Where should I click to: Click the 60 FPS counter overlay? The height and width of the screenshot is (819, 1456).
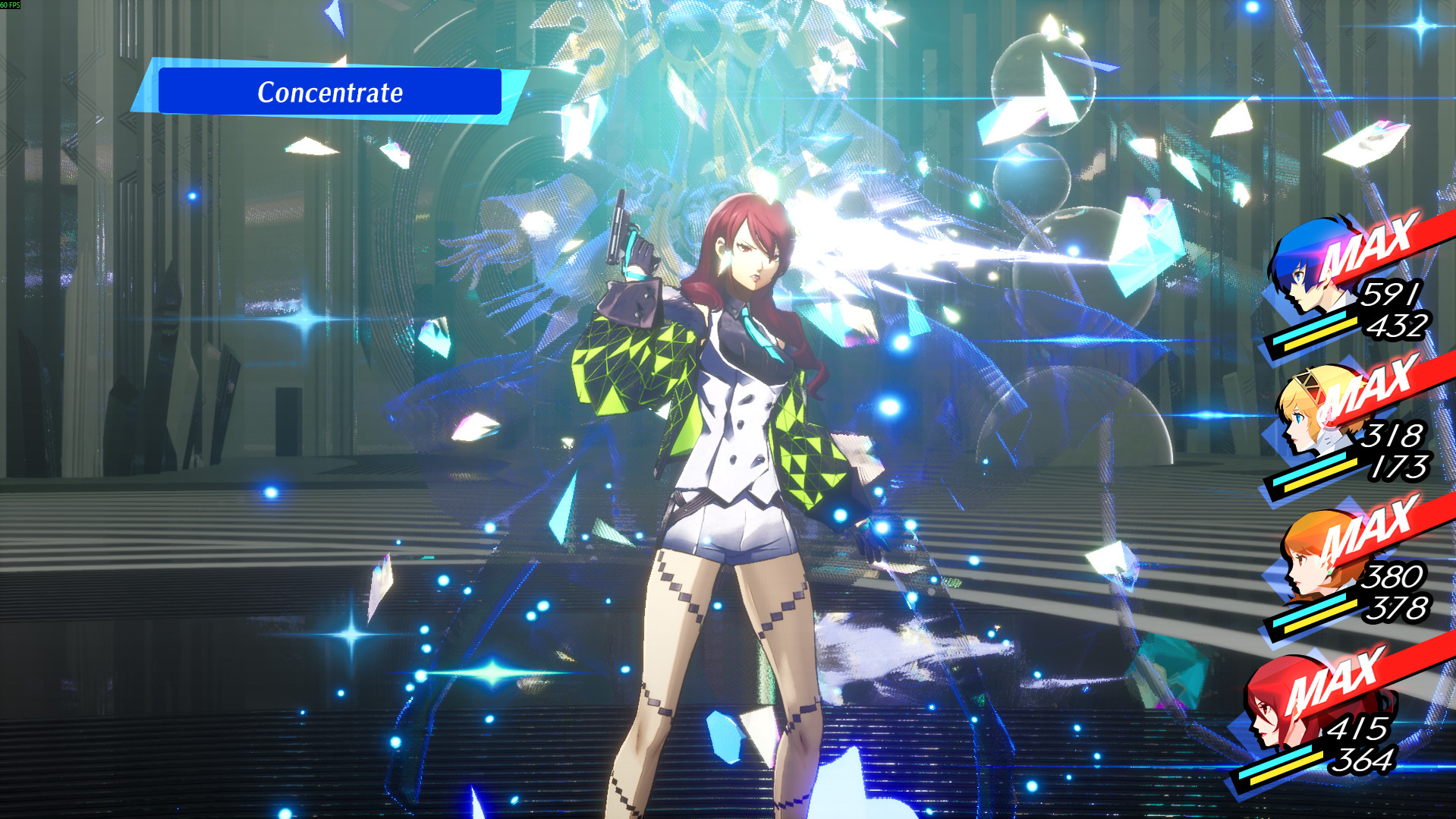(x=11, y=5)
